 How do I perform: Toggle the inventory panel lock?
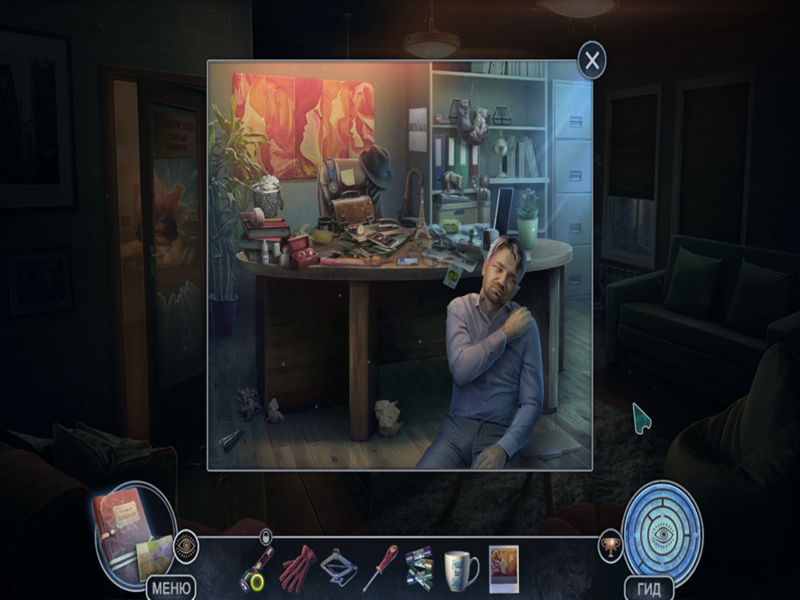coord(265,537)
